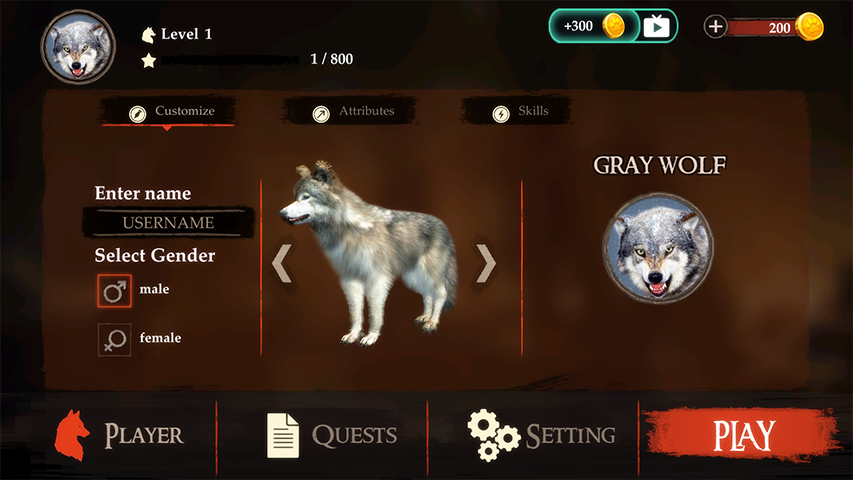Screen dimensions: 853x480
Task: Watch a video ad for +300 coins
Action: pyautogui.click(x=613, y=26)
